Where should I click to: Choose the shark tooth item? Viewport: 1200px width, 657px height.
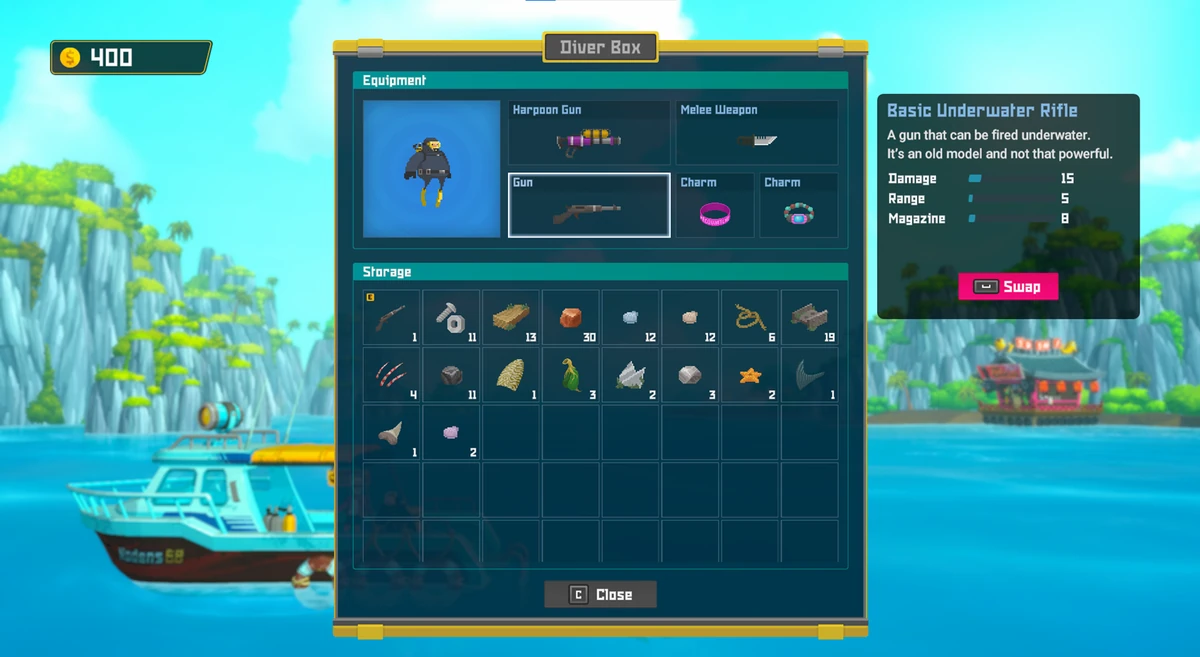[x=391, y=432]
